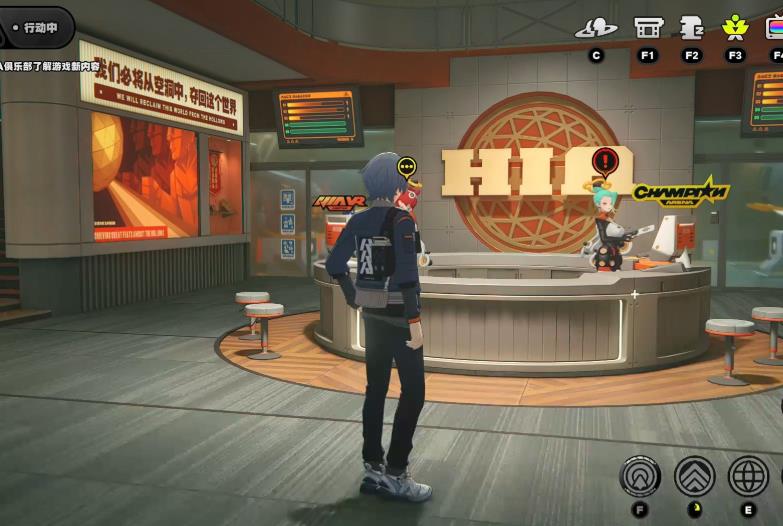783x526 pixels.
Task: Open the yellow winged emblem menu
Action: [735, 27]
